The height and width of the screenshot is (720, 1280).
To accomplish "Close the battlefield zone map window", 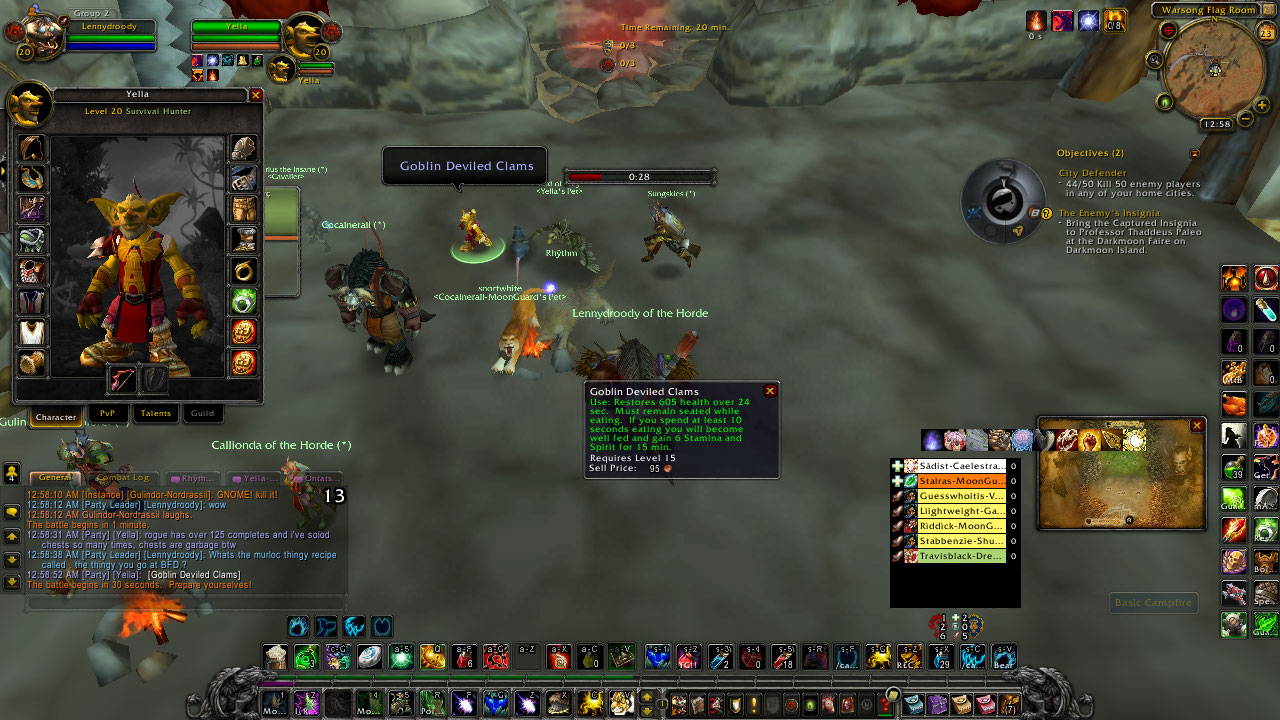I will [x=1197, y=426].
